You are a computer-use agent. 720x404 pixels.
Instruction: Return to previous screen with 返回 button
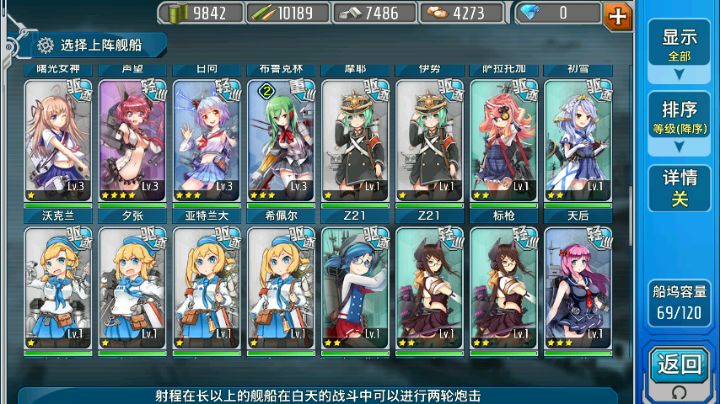point(680,366)
